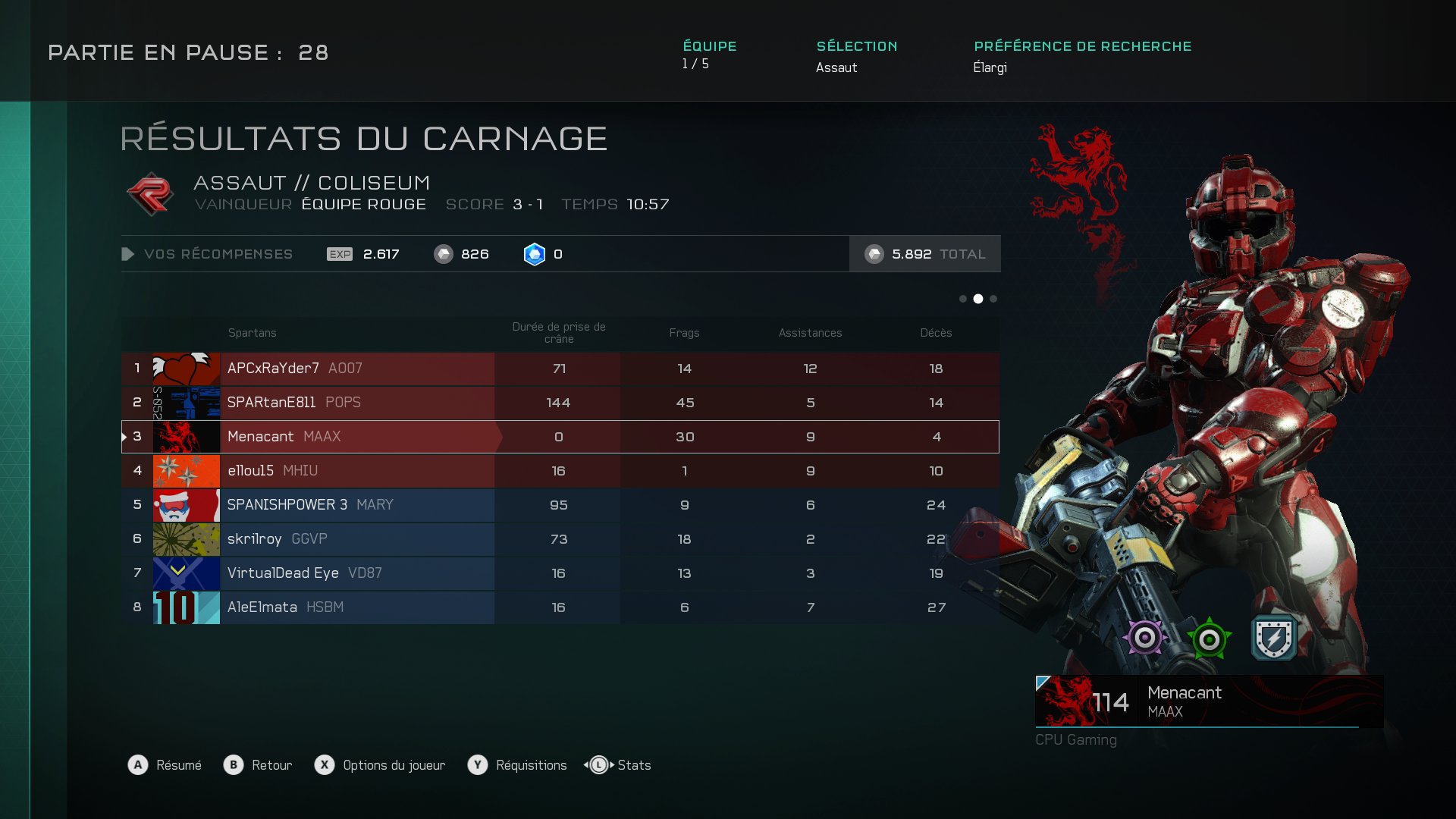Jump to the third stats page dot
This screenshot has width=1456, height=819.
993,299
